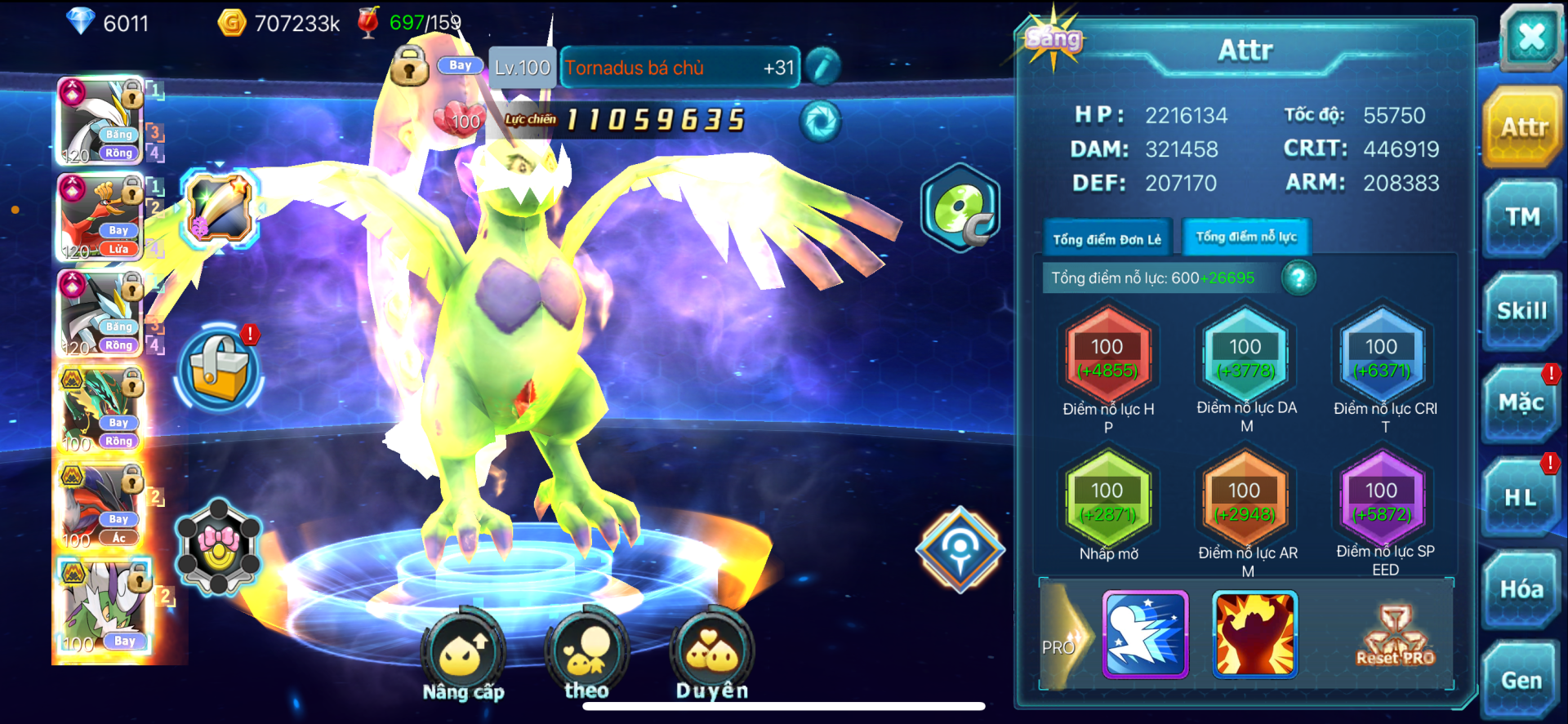The height and width of the screenshot is (724, 1568).
Task: Select the Tổng điểm nỗ lực tab
Action: (x=1246, y=238)
